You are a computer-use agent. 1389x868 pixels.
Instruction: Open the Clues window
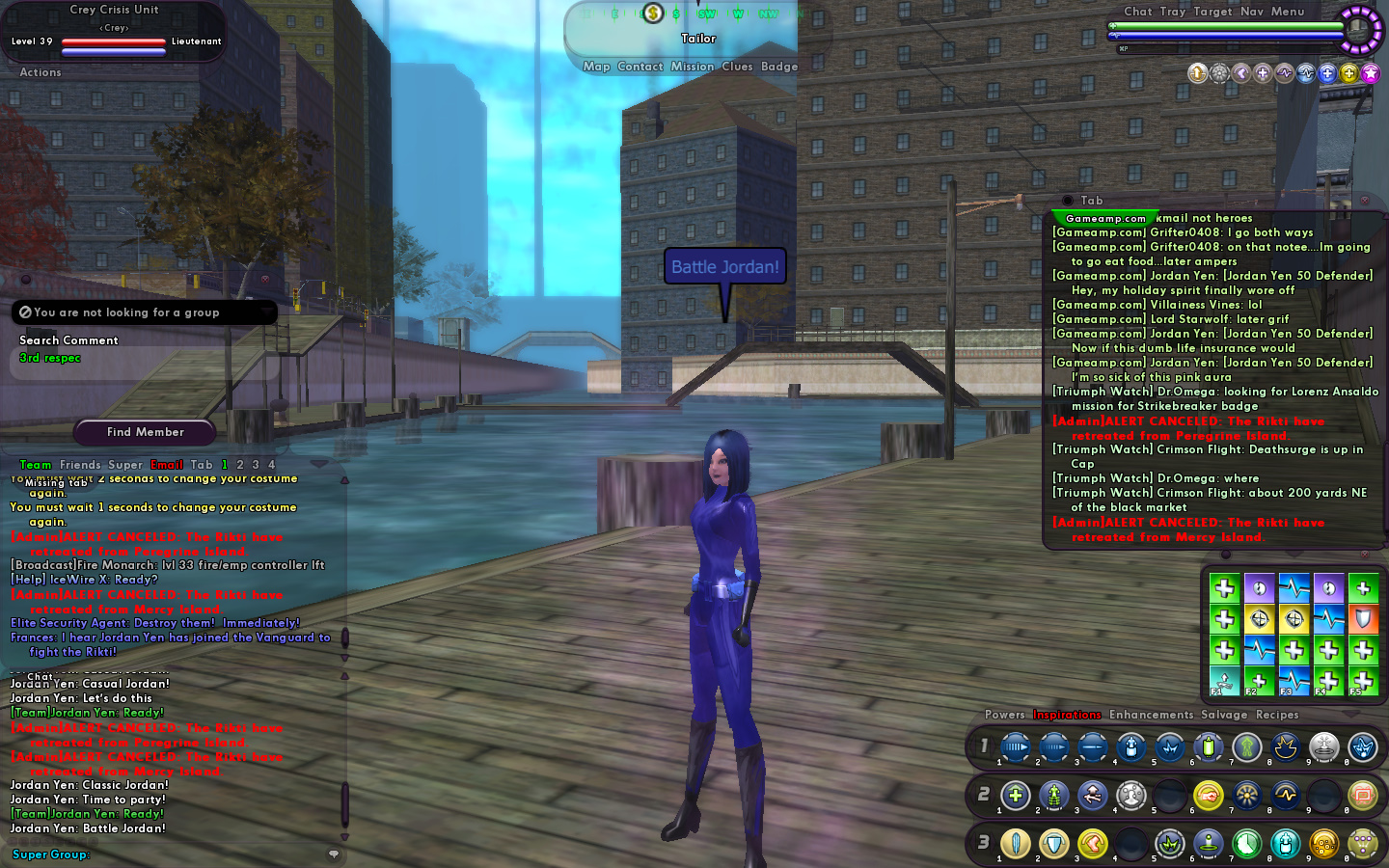pyautogui.click(x=737, y=67)
